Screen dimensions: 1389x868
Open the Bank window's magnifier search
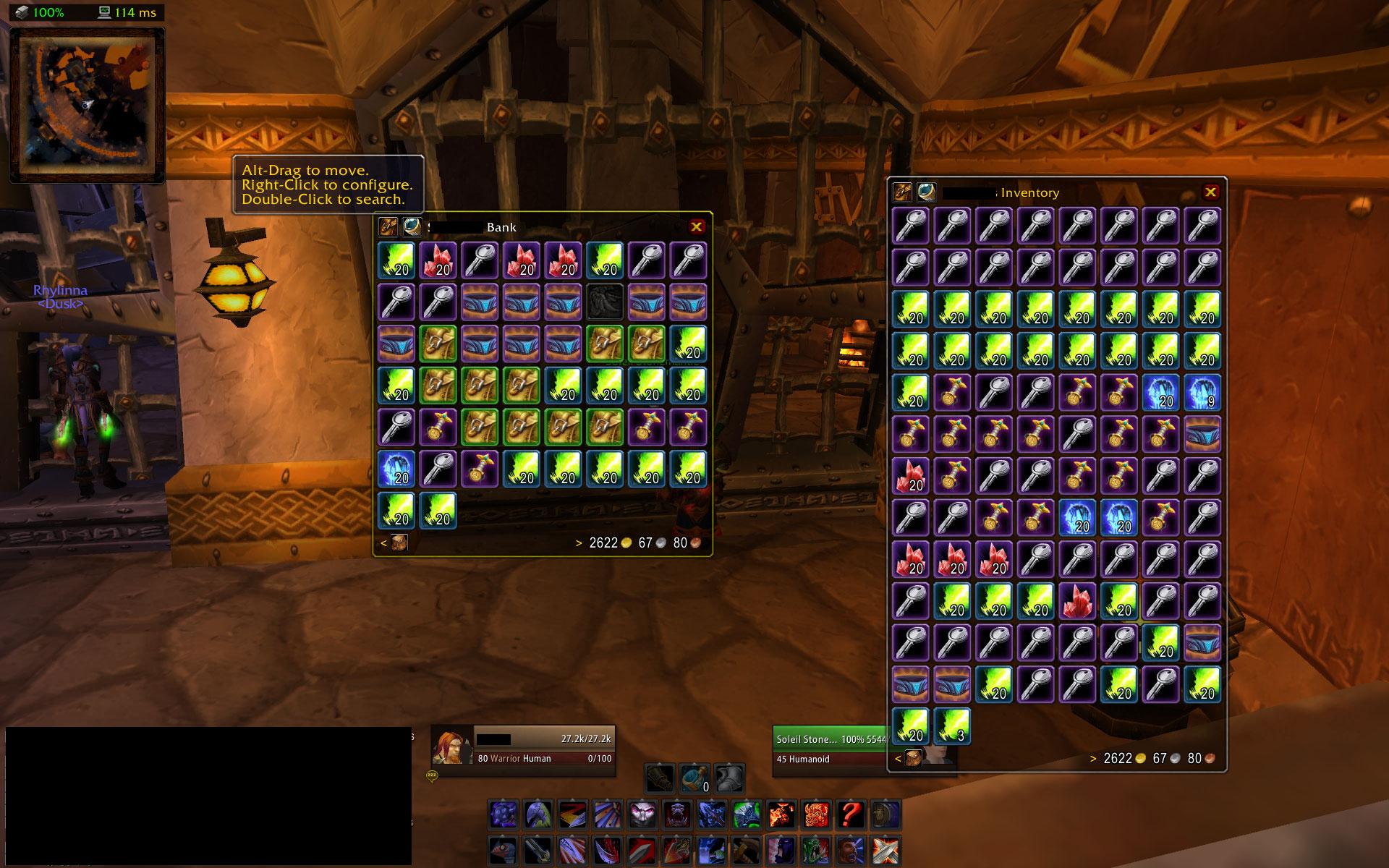412,226
